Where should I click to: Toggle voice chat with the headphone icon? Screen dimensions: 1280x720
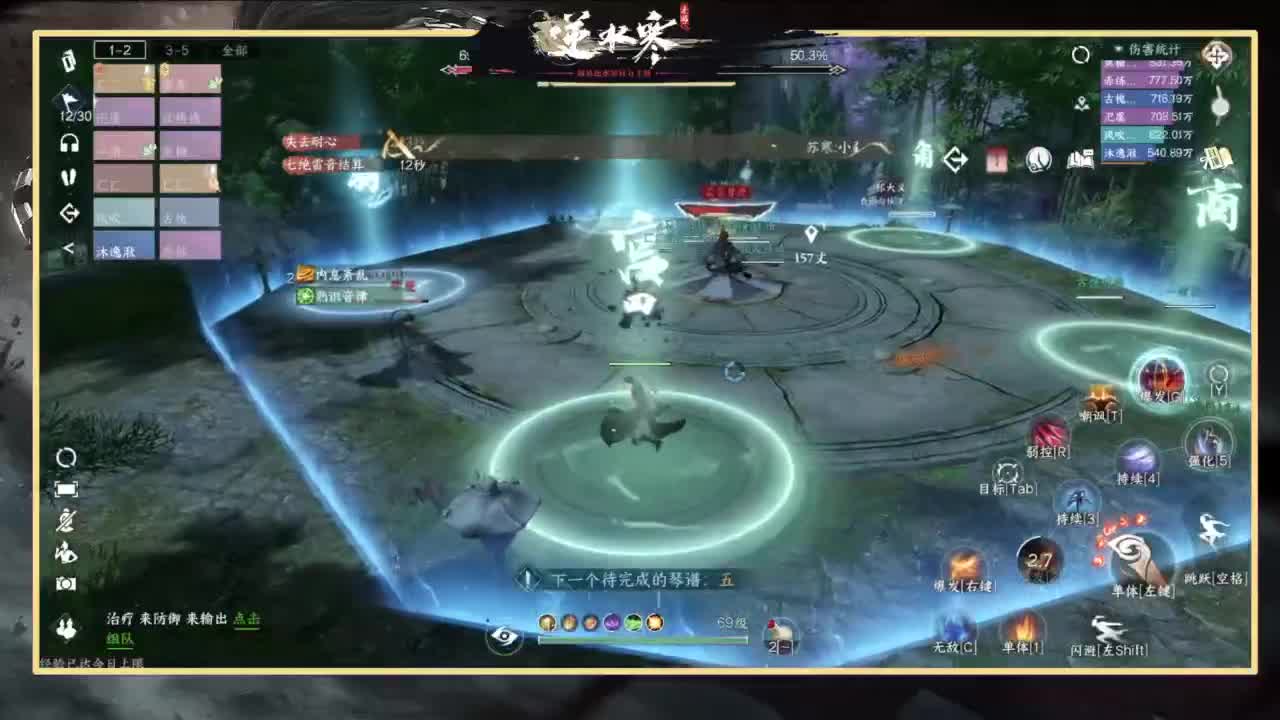69,142
